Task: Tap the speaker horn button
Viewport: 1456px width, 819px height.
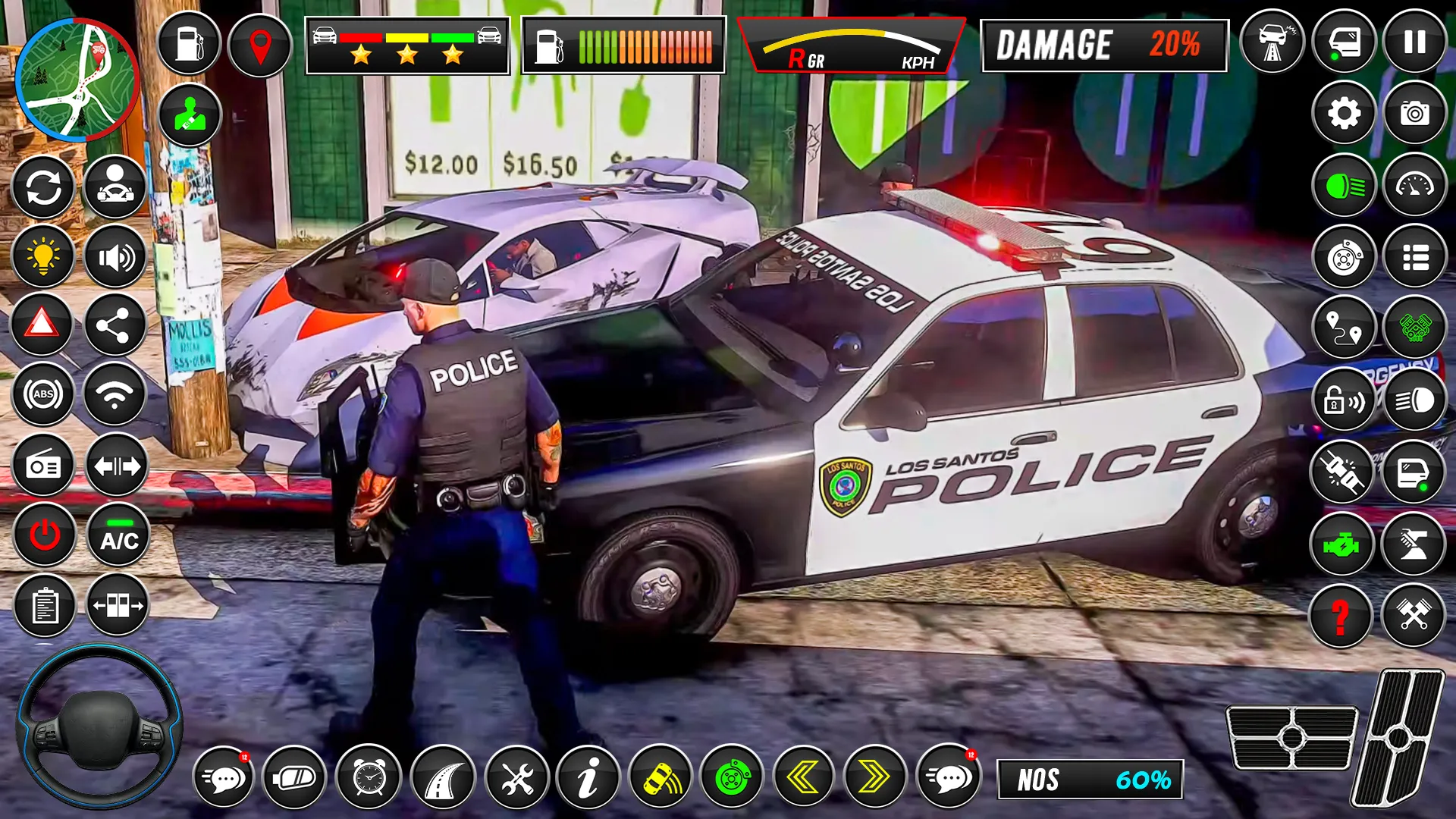Action: (x=115, y=257)
